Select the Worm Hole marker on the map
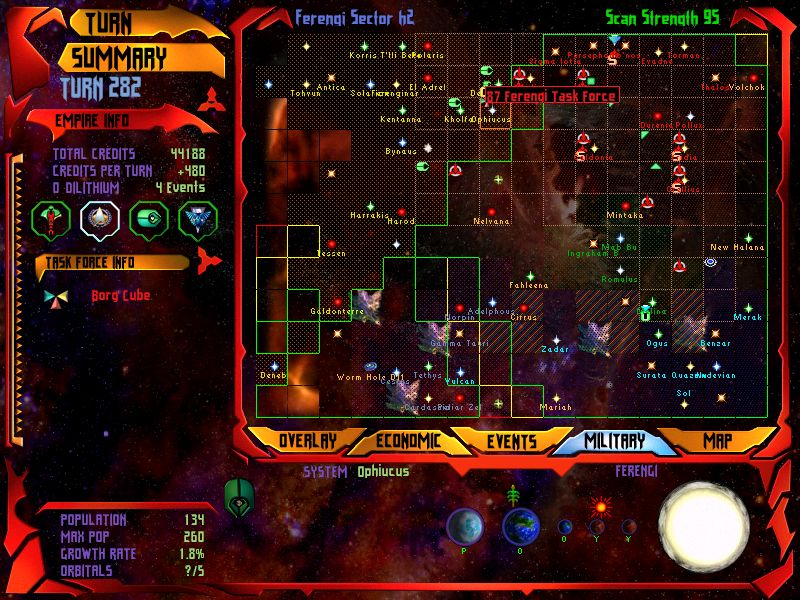The image size is (800, 600). (372, 366)
